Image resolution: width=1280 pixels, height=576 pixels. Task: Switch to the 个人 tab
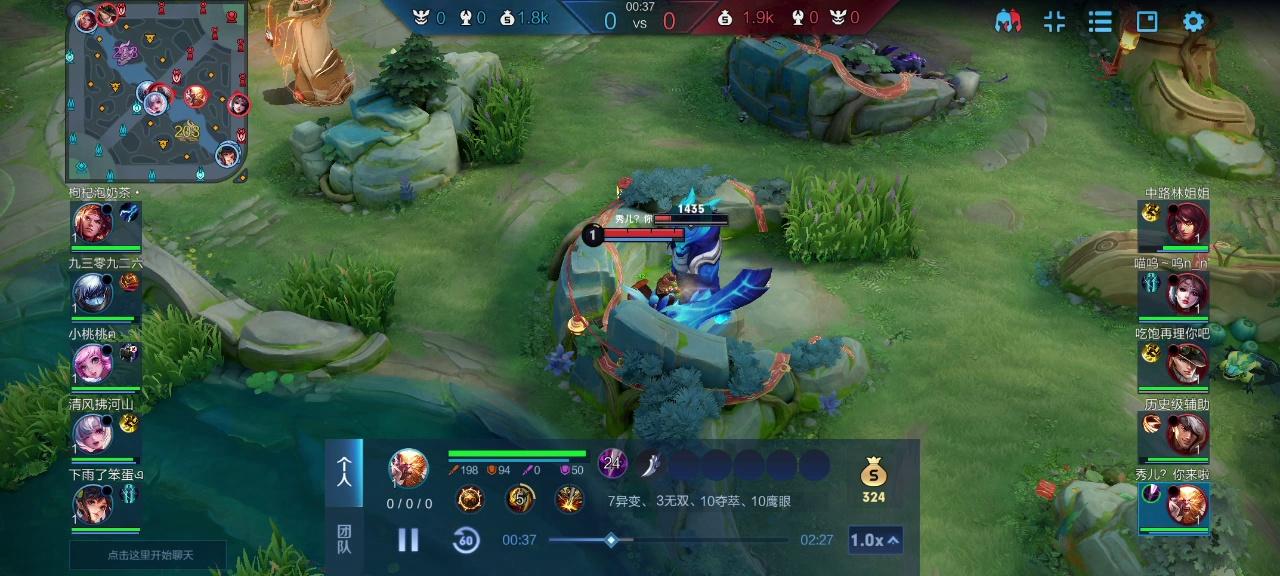click(x=344, y=473)
